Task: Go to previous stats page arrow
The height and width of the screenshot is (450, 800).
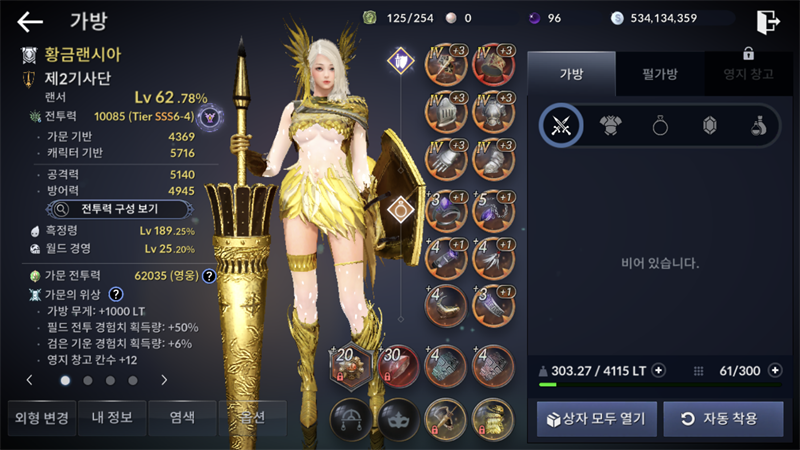Action: (29, 380)
